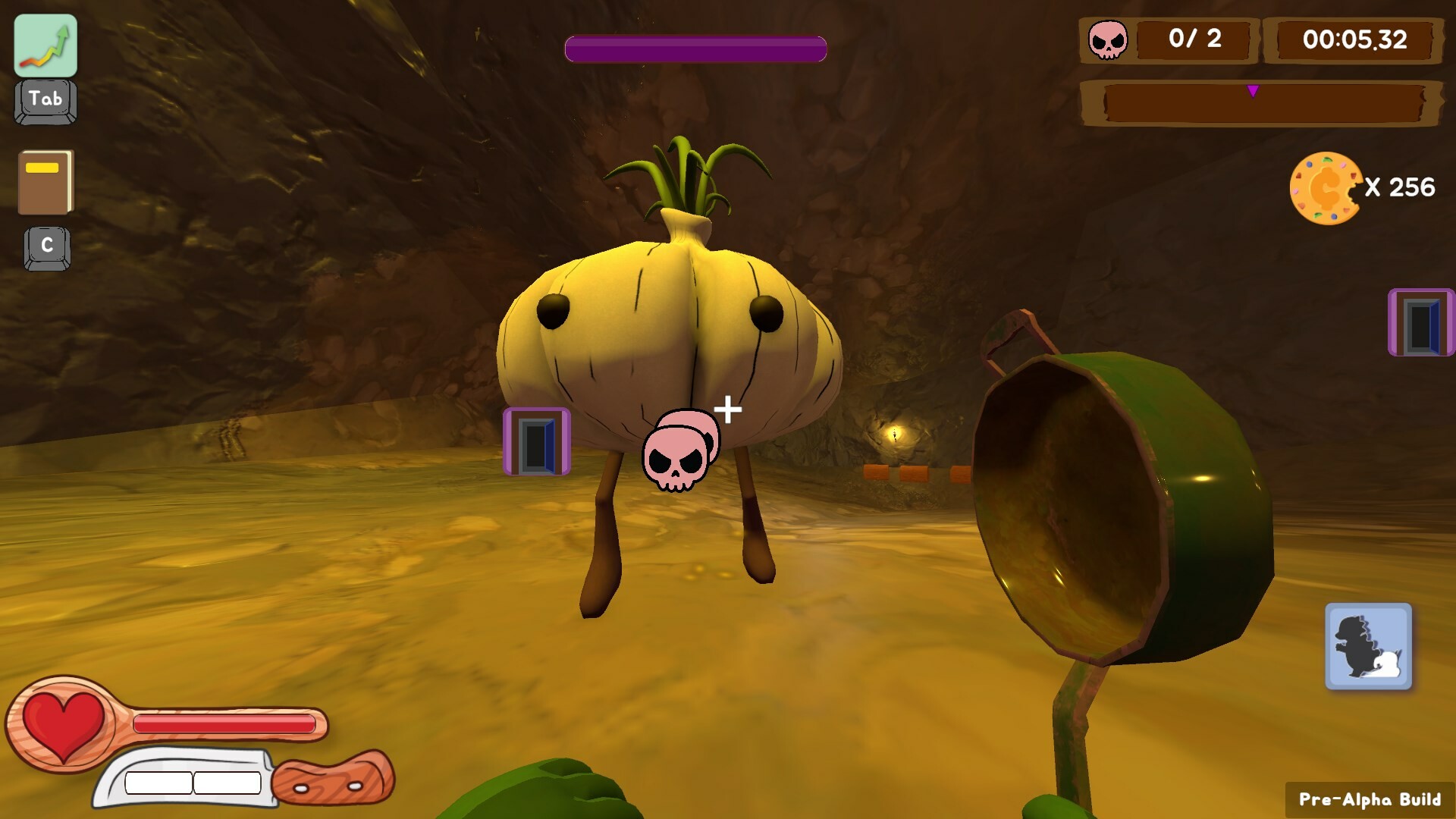Toggle the Tab keybind display
The height and width of the screenshot is (819, 1456).
44,99
